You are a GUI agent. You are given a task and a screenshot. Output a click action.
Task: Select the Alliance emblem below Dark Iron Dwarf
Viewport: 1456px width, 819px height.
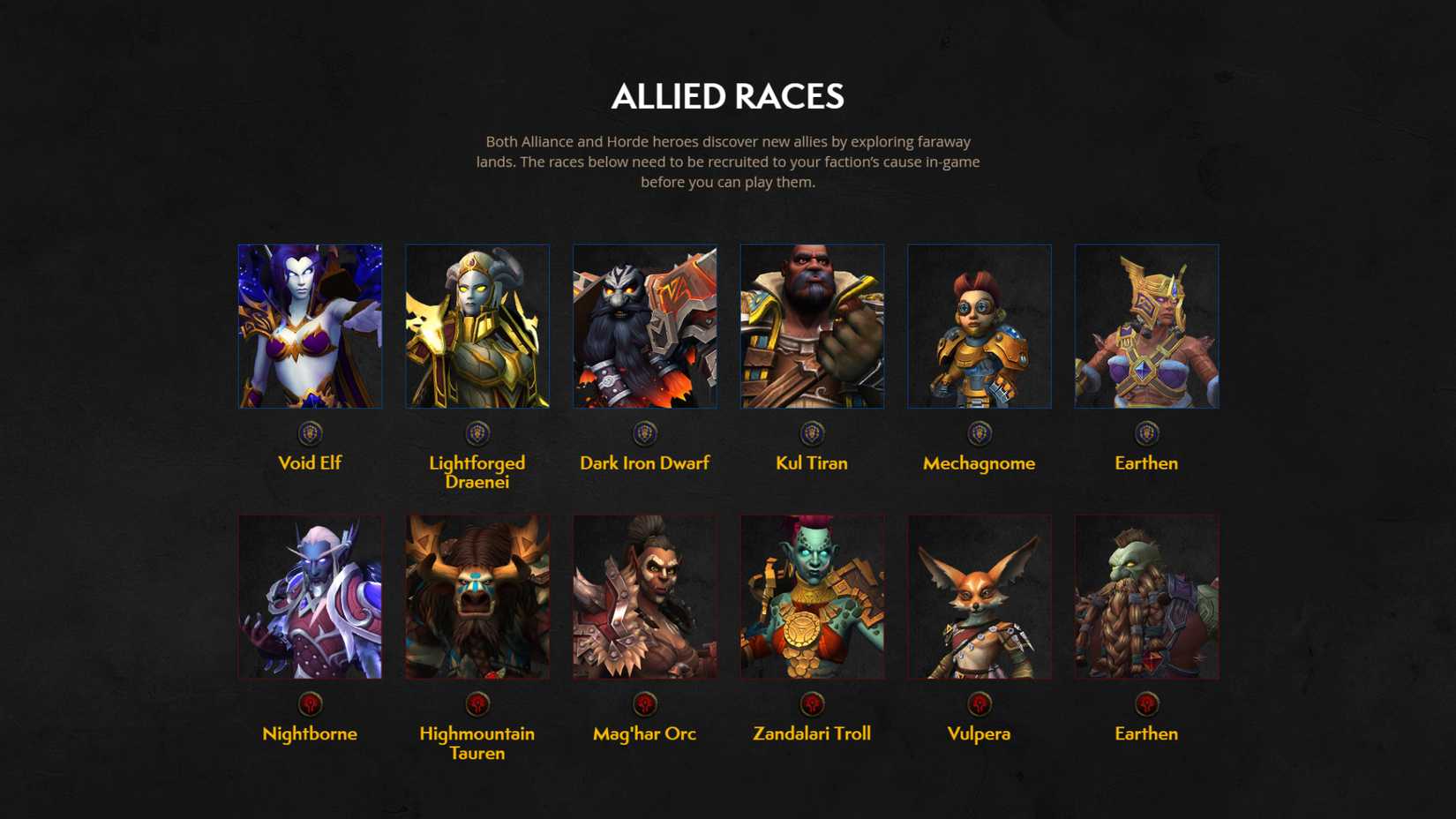pos(644,432)
